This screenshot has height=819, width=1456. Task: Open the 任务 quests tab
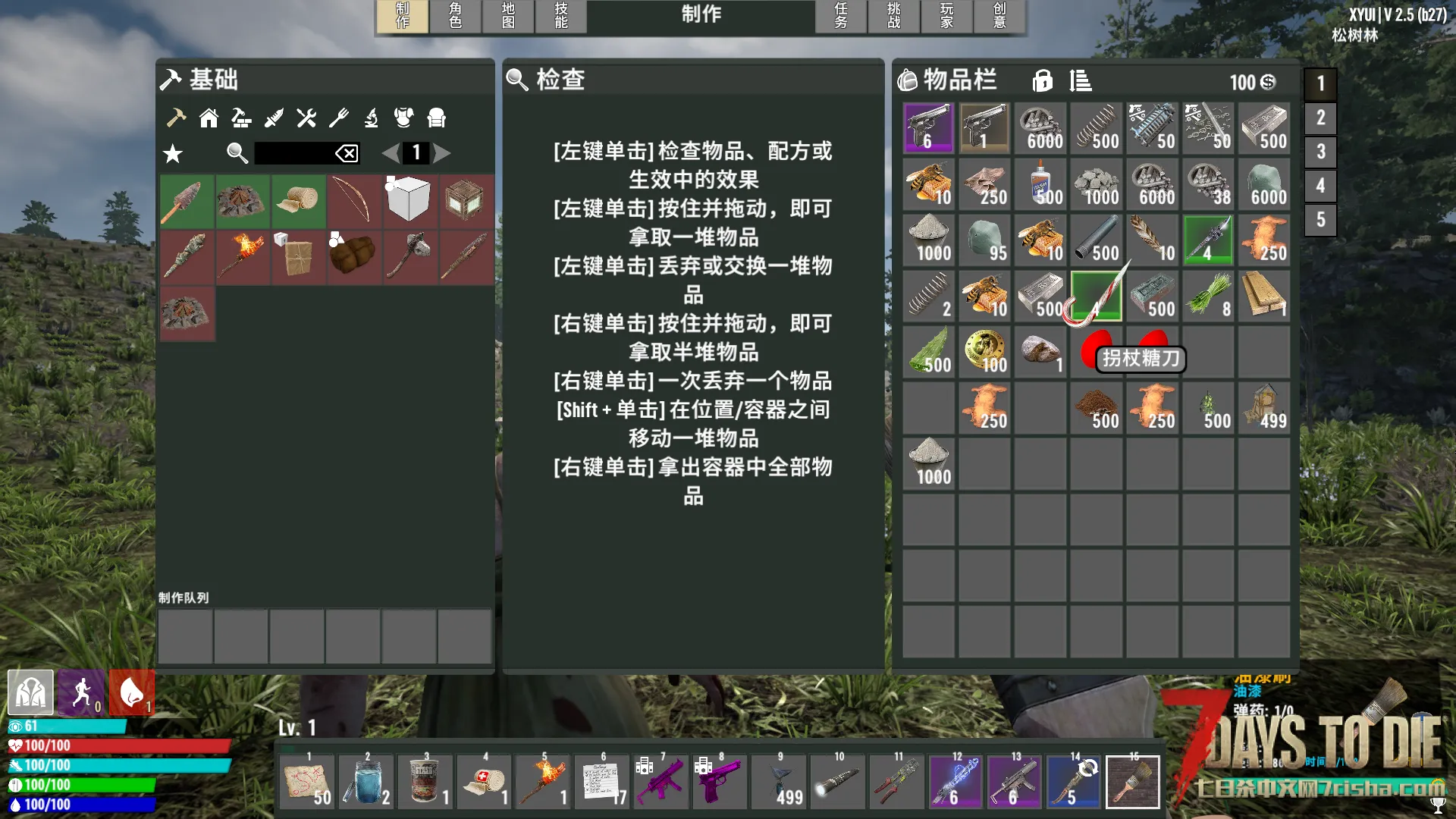pos(841,15)
